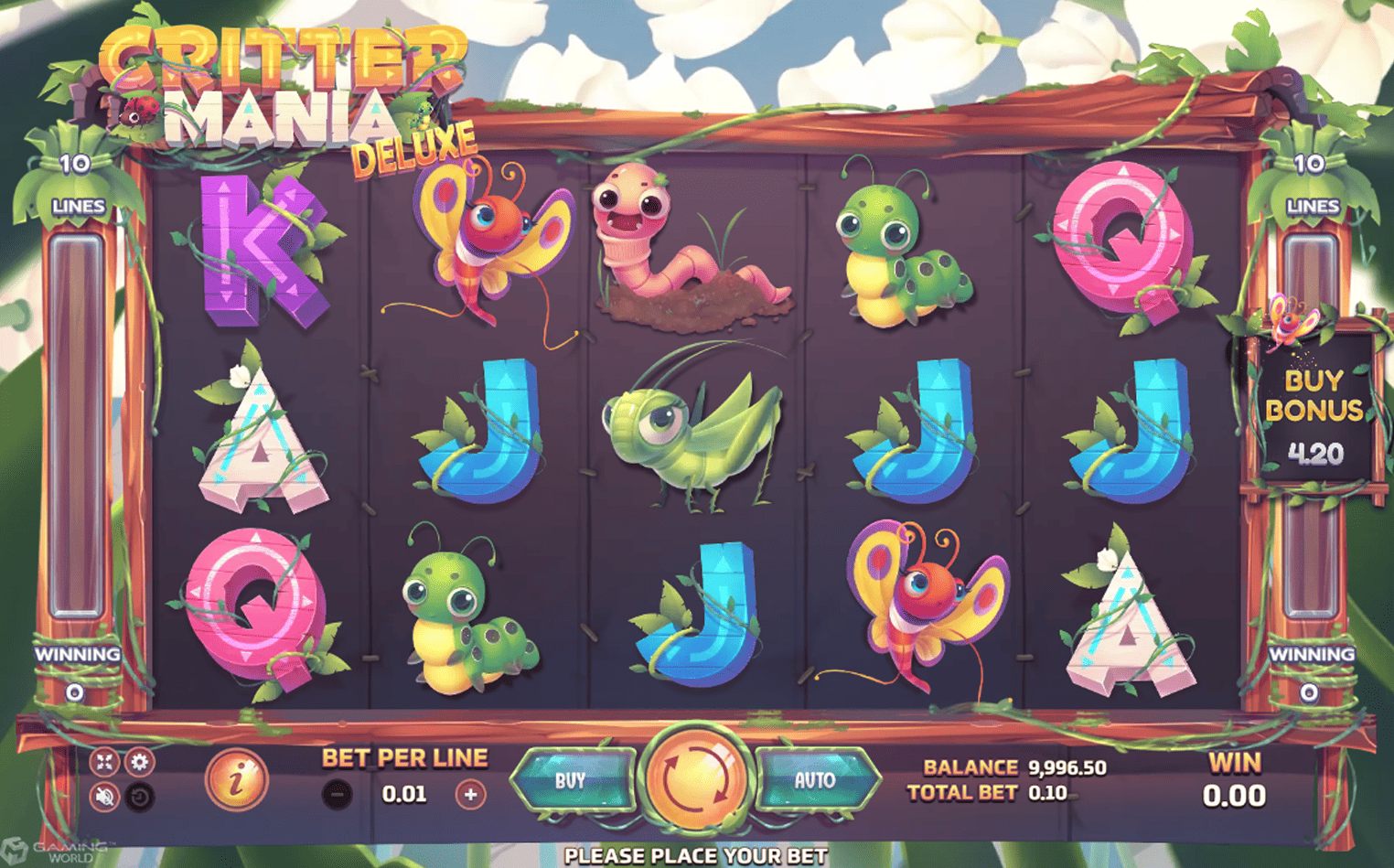Open the game settings gear icon

coord(140,761)
